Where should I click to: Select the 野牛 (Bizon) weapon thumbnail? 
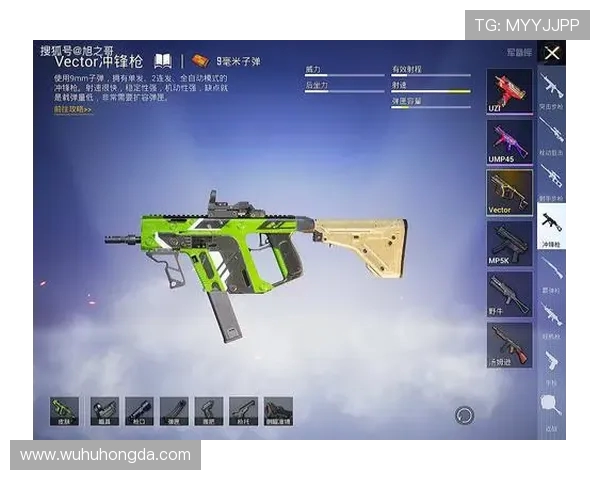(x=508, y=293)
